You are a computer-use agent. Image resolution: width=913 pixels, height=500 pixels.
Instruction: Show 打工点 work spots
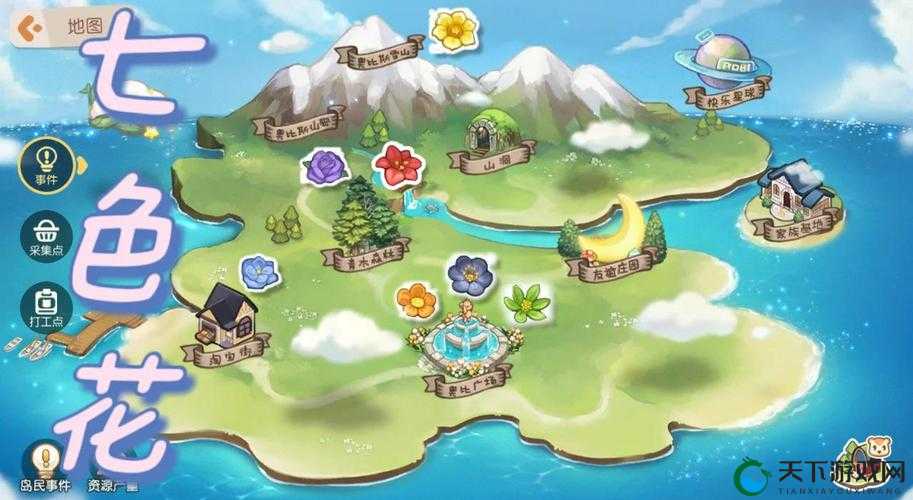(x=46, y=303)
